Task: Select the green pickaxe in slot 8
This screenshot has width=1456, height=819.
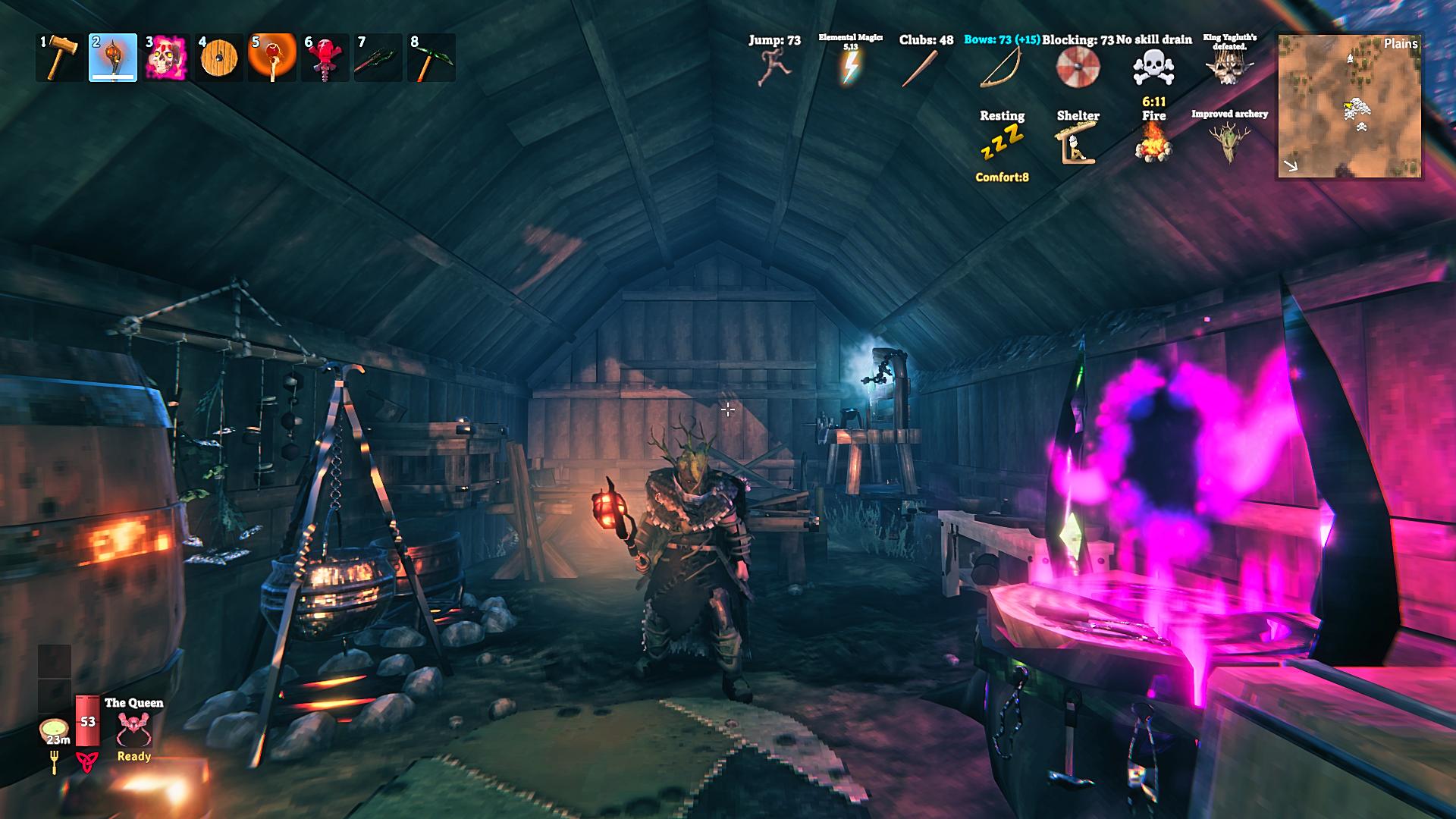Action: click(431, 58)
